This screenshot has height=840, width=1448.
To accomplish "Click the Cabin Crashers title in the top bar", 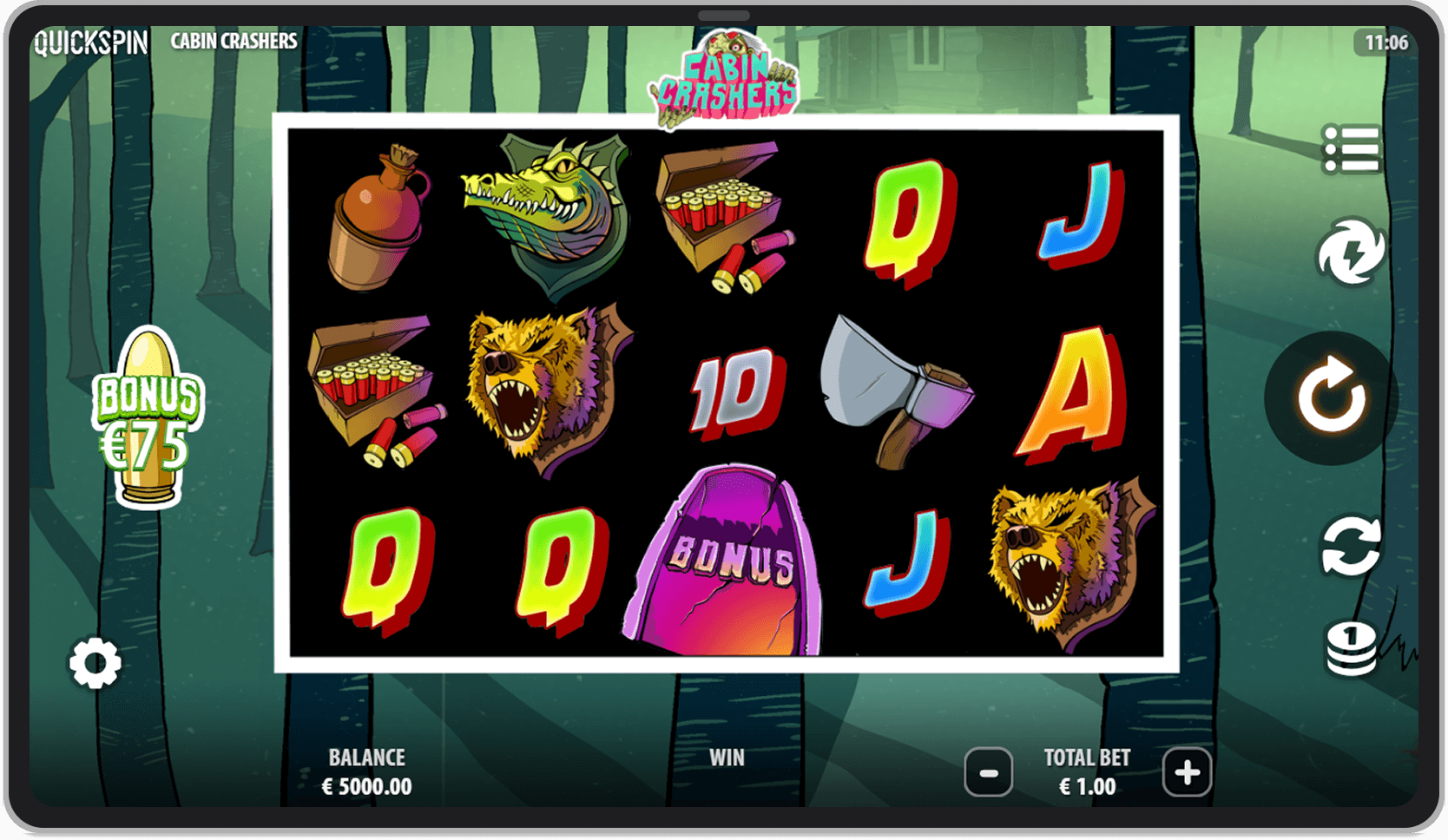I will tap(233, 41).
